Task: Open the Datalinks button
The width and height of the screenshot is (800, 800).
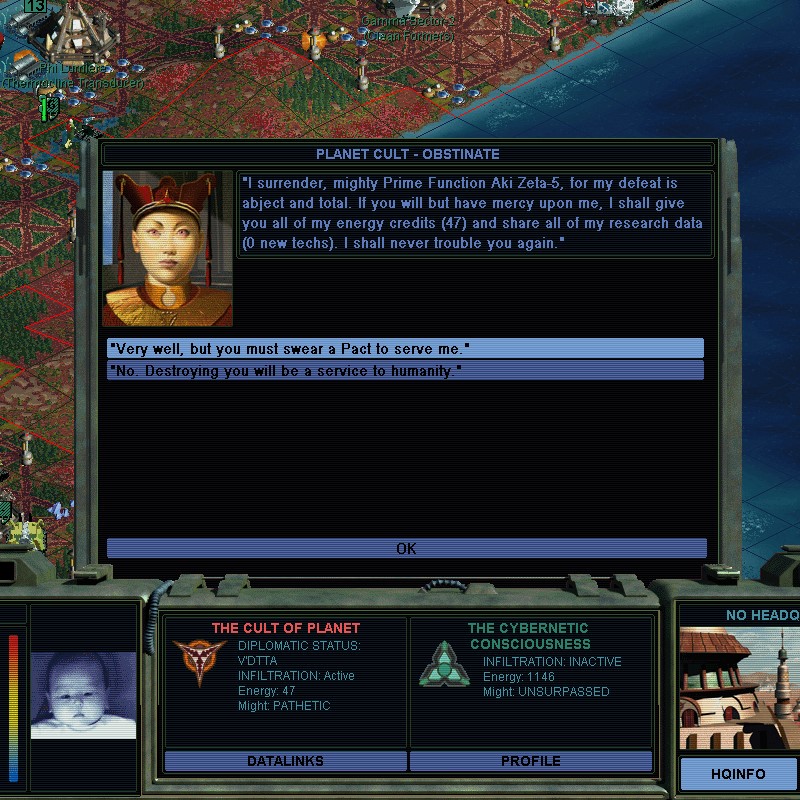Action: [x=285, y=761]
